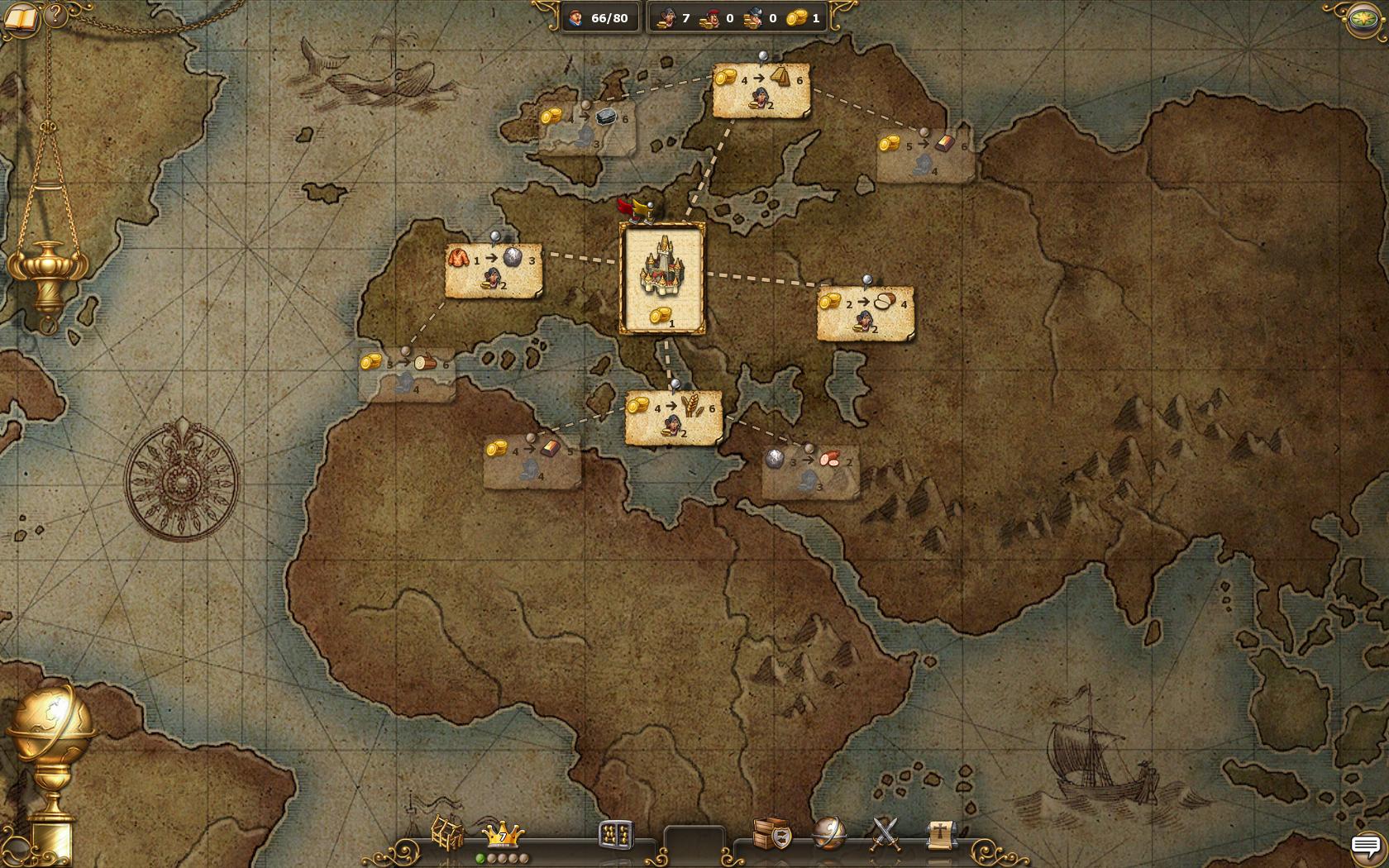Choose the faded stone-for-sausage trade card

coord(810,472)
